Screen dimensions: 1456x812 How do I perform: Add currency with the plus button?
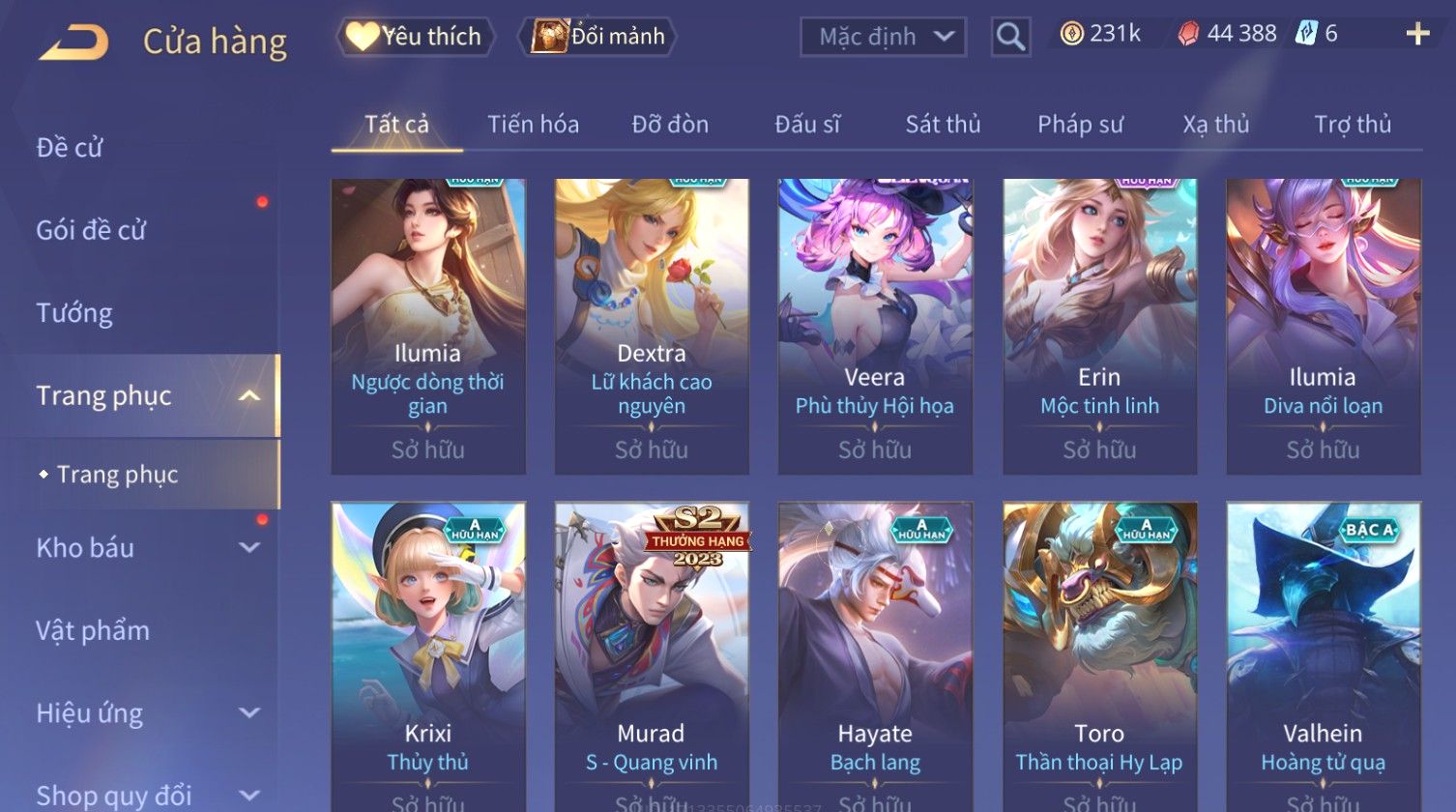click(1416, 35)
